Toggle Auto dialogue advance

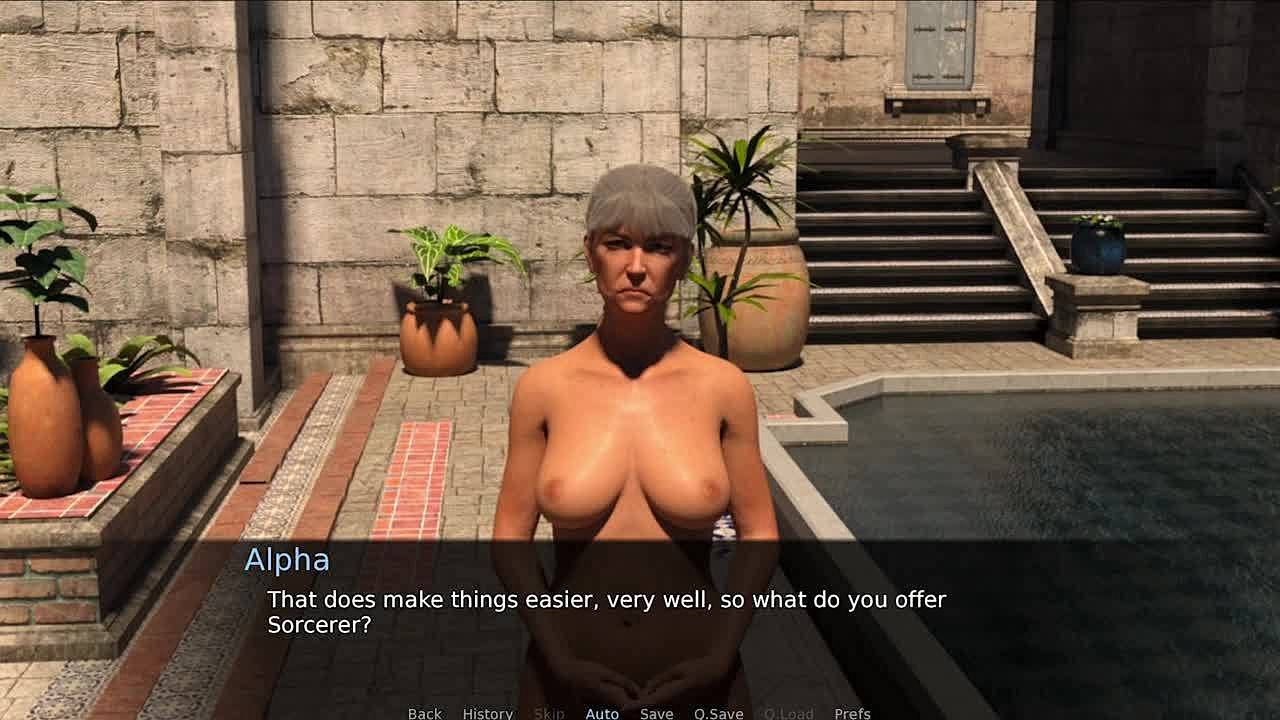602,713
